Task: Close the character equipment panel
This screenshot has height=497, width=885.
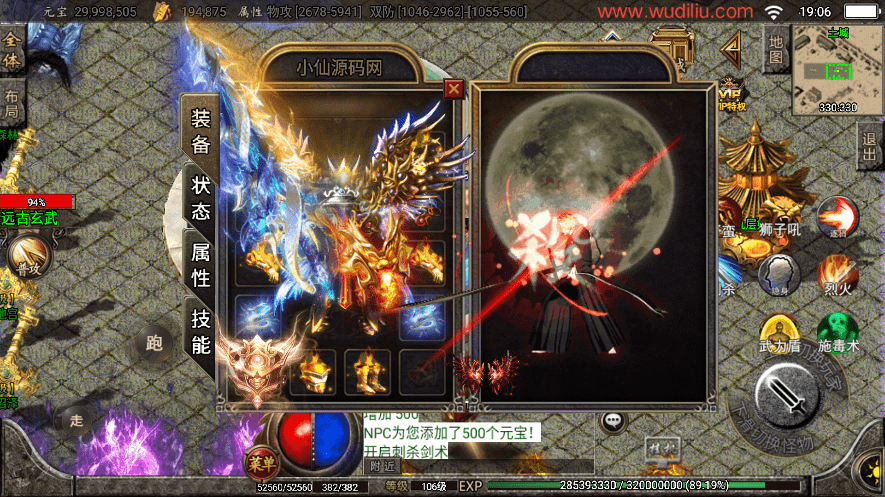Action: coord(454,89)
